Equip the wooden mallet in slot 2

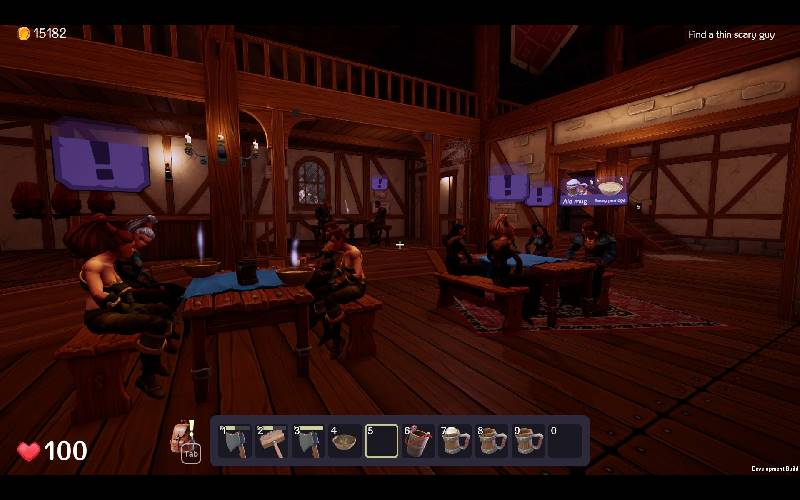pos(271,441)
